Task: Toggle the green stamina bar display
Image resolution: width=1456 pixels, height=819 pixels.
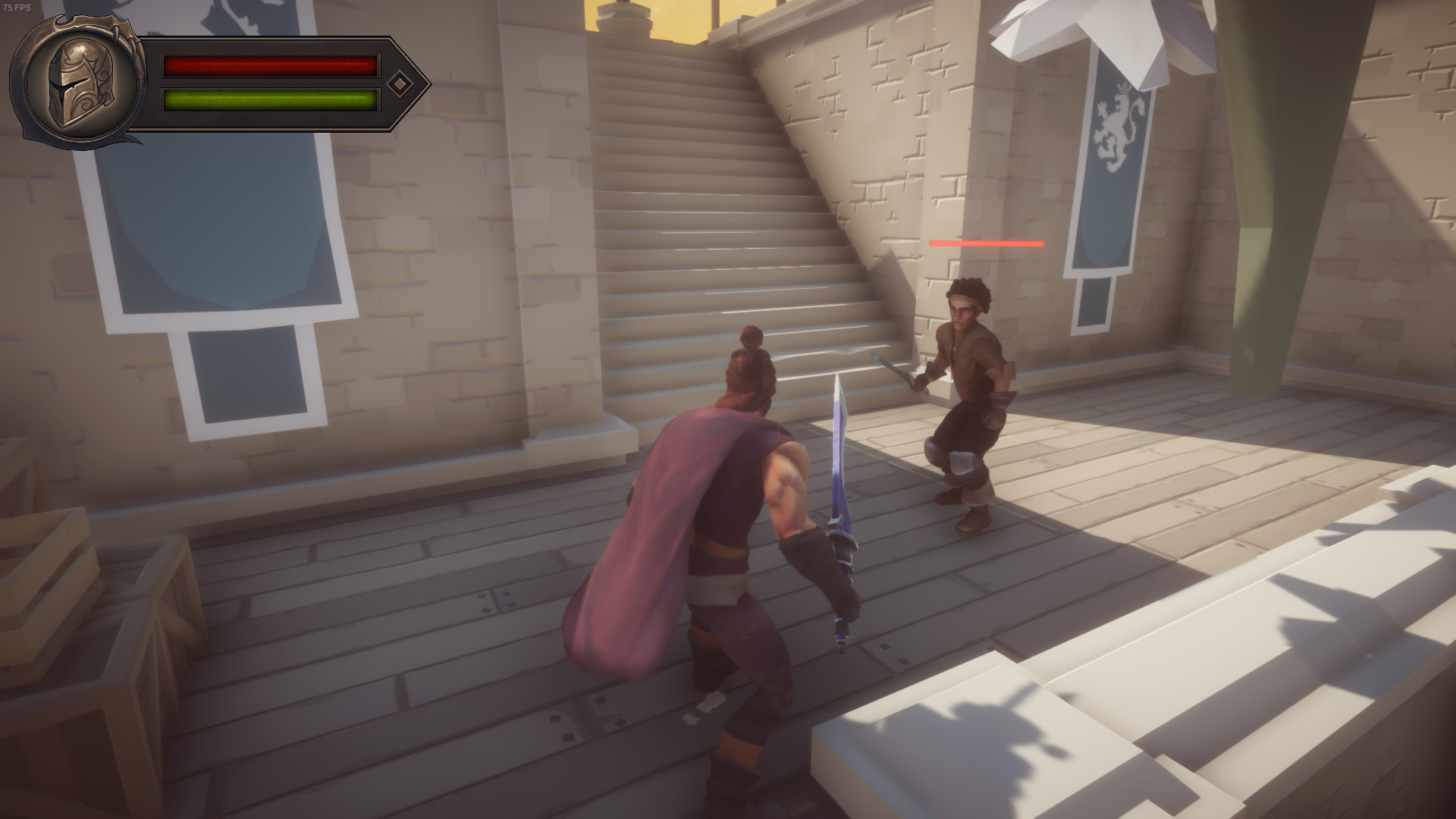Action: tap(269, 99)
